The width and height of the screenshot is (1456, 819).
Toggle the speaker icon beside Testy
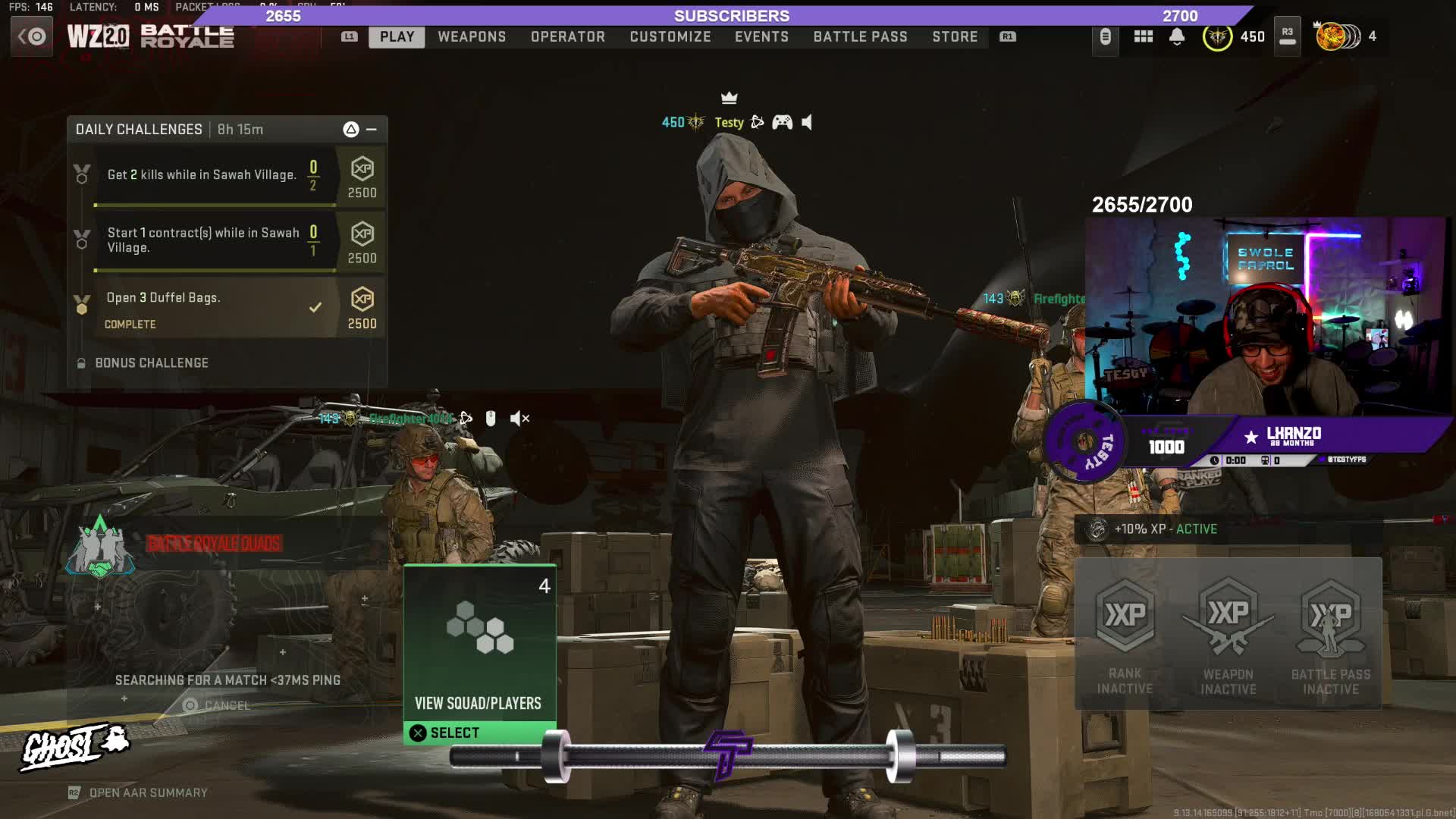coord(807,122)
